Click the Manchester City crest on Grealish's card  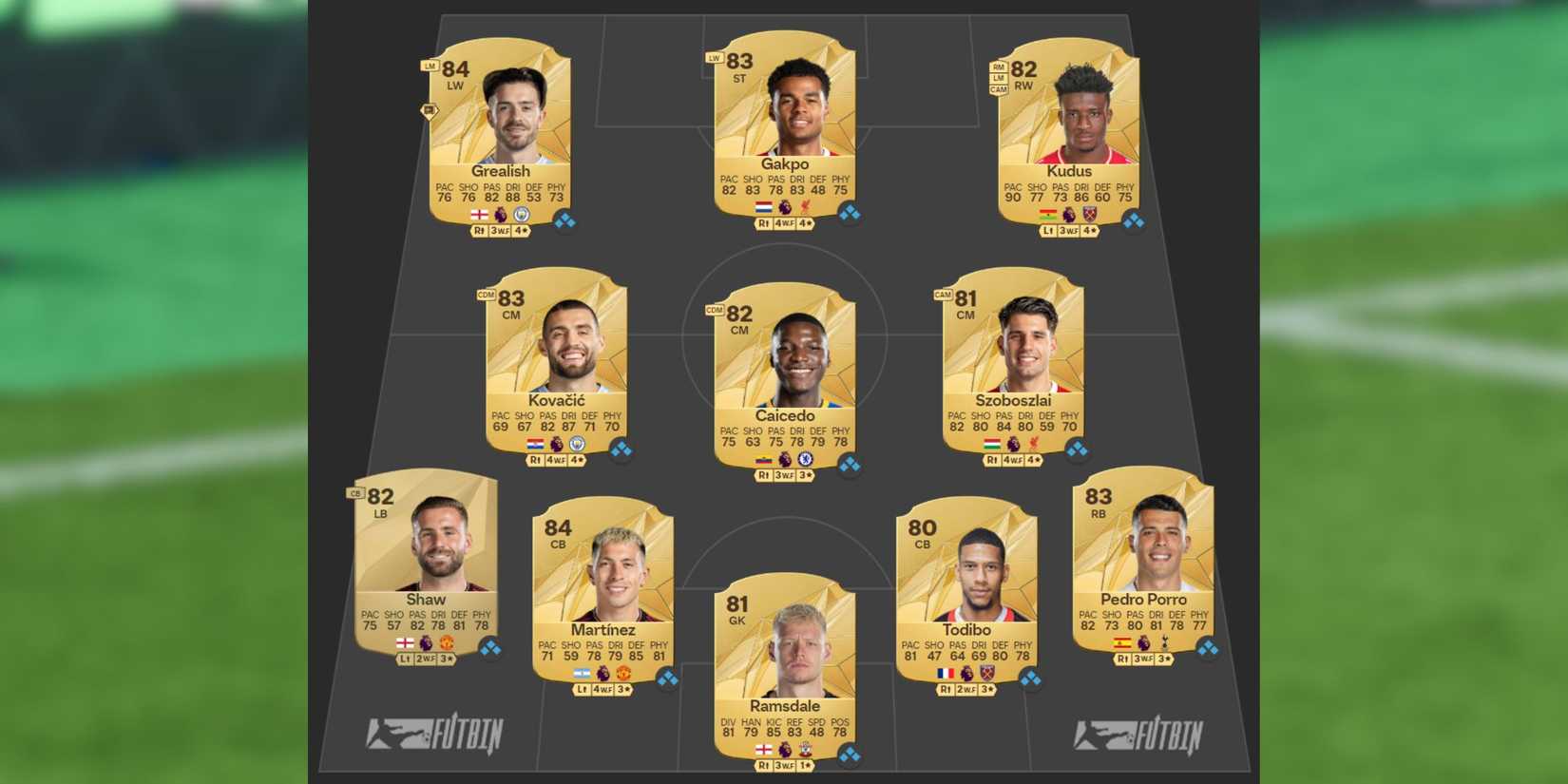pyautogui.click(x=522, y=215)
